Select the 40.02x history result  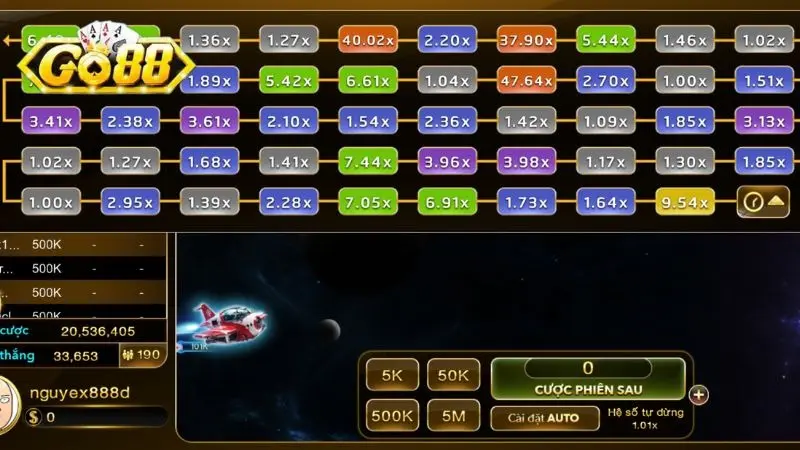[368, 40]
